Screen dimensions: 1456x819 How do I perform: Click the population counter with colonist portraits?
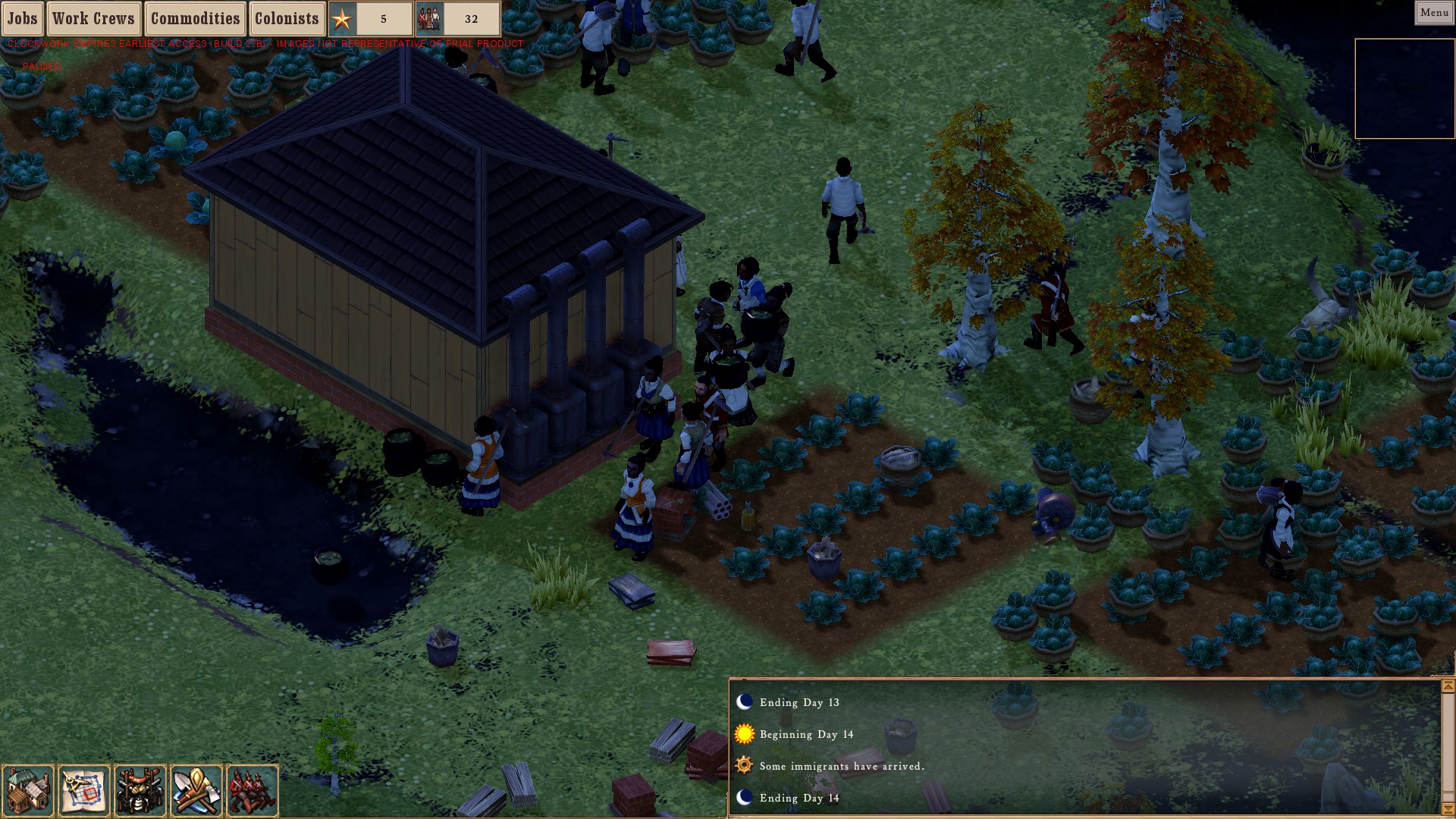[458, 19]
